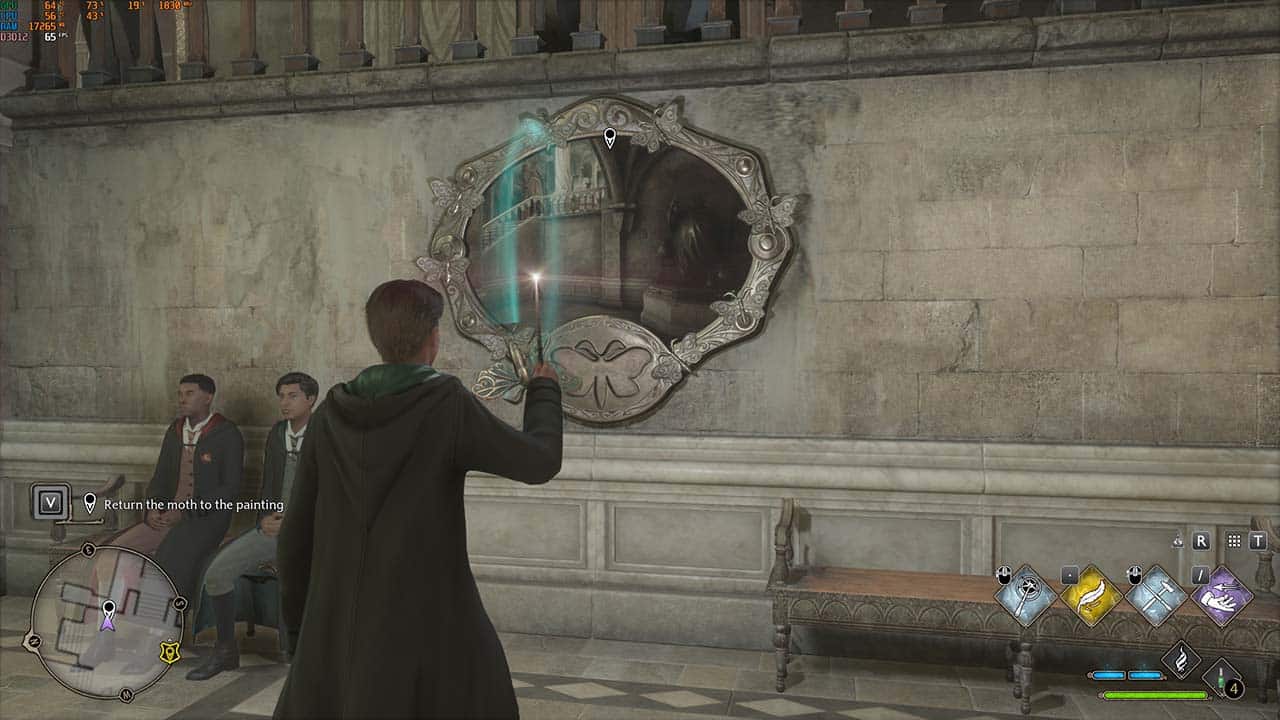Click the left mouse prompt over the first spell
This screenshot has width=1280, height=720.
coord(1004,574)
